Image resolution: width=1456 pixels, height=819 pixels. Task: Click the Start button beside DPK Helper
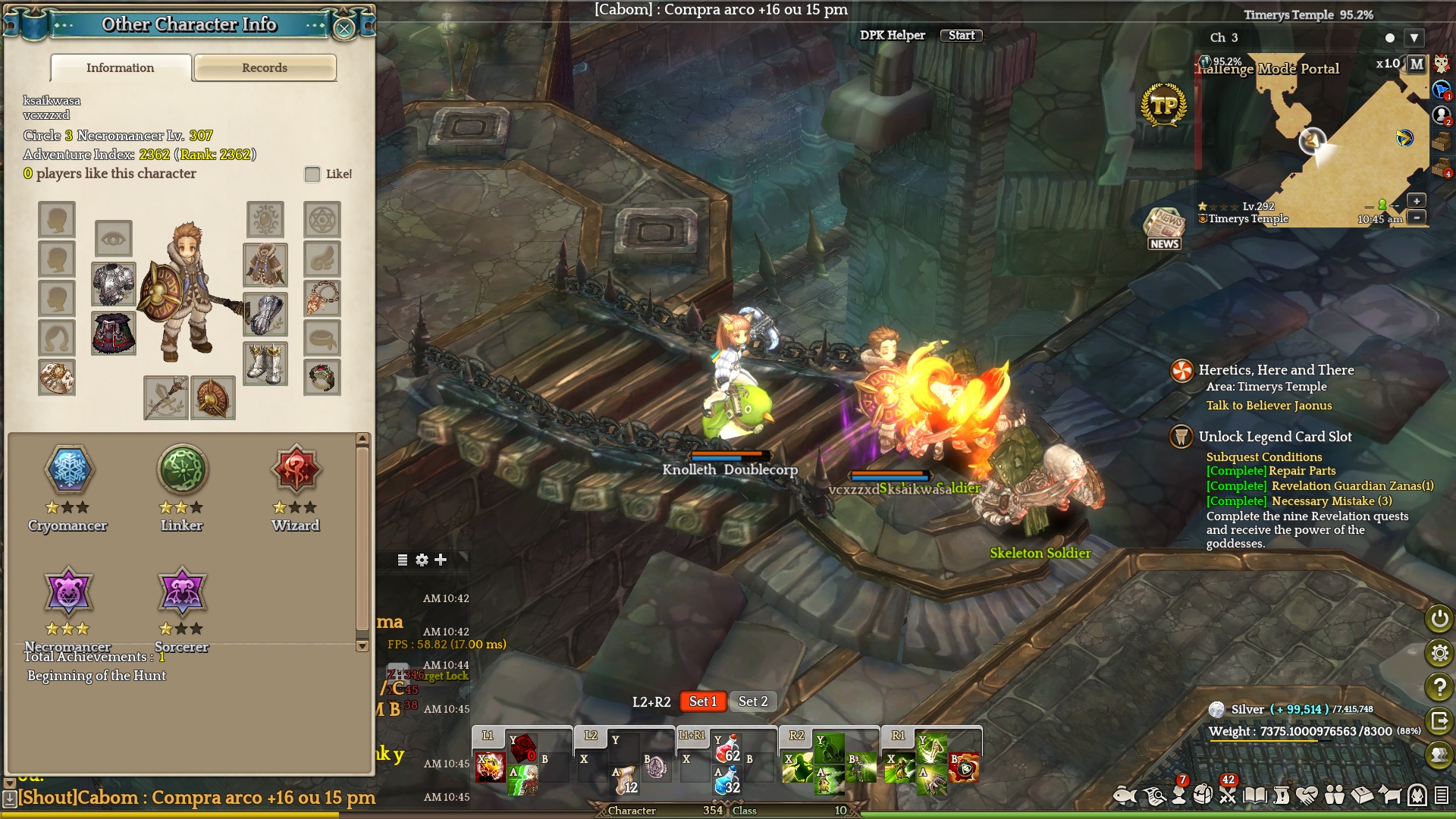coord(961,36)
